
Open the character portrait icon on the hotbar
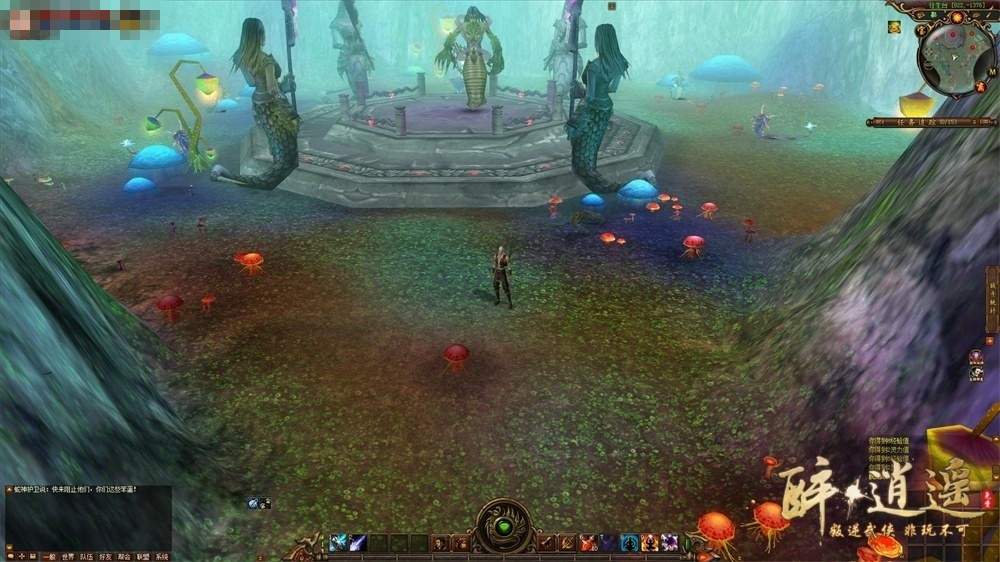click(x=440, y=543)
